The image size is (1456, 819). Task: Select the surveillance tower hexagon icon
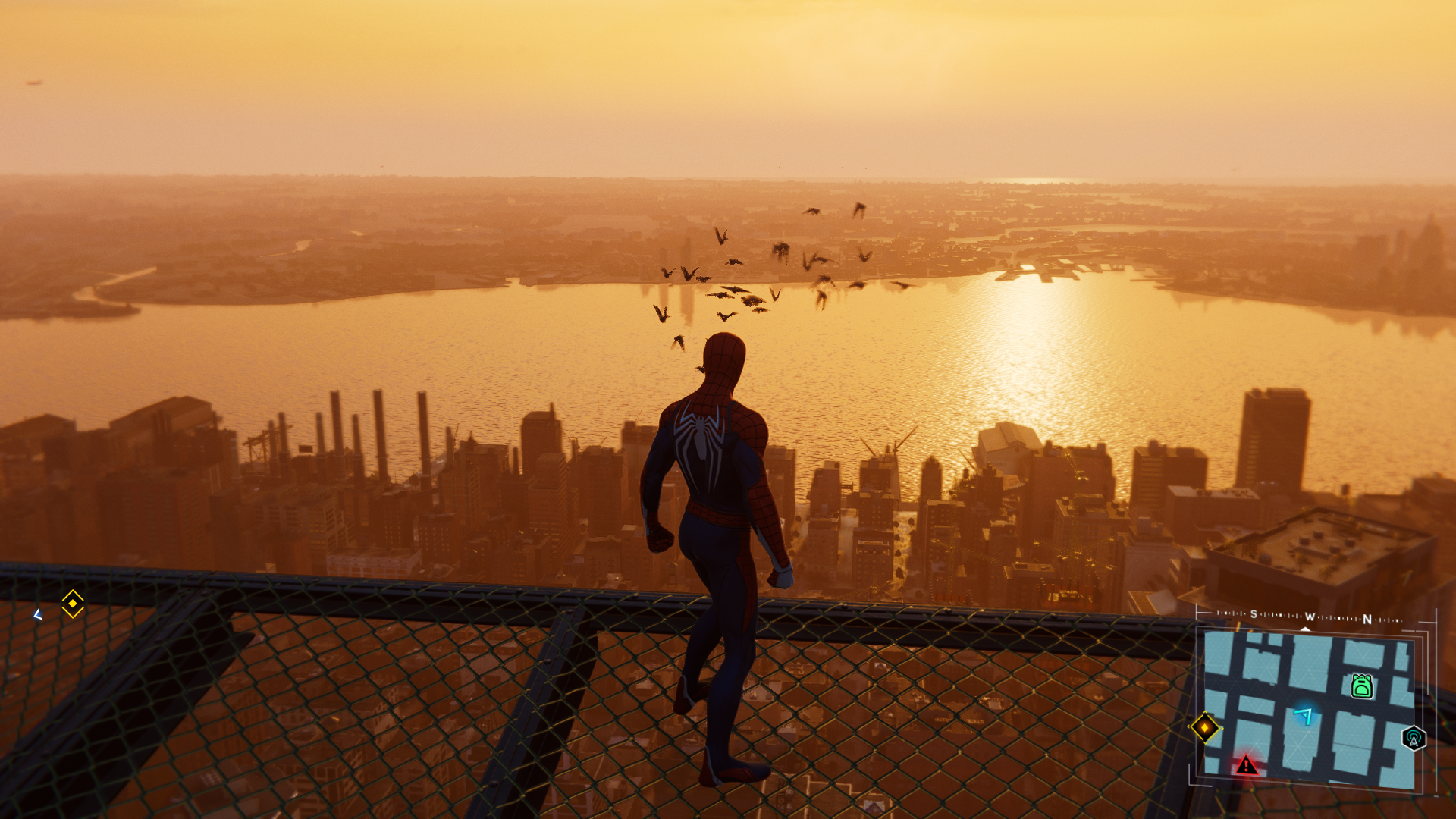point(1414,738)
